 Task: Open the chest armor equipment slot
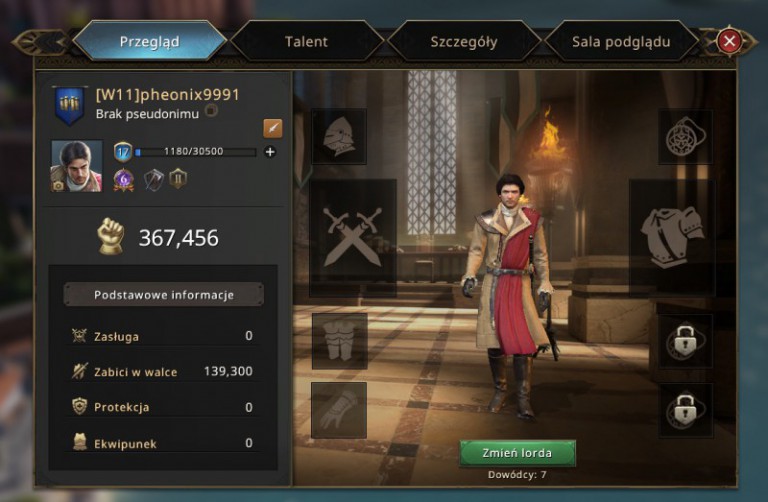click(671, 236)
